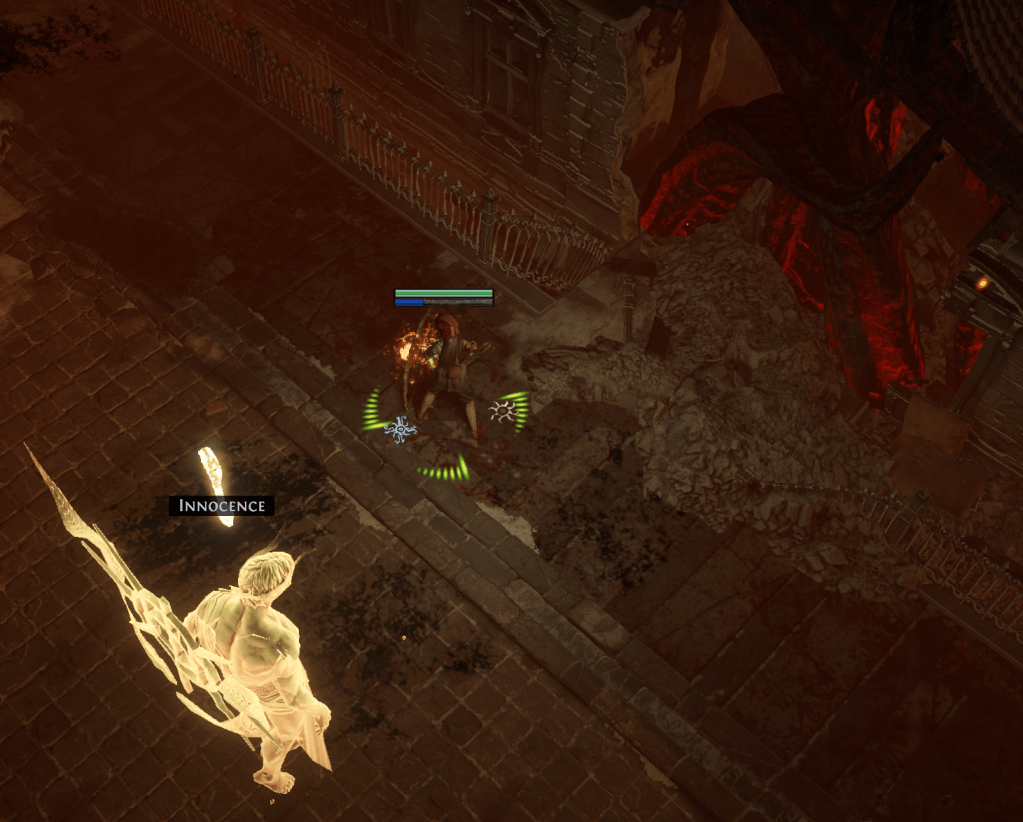Image resolution: width=1023 pixels, height=822 pixels.
Task: Click the Innocence name label
Action: [x=221, y=506]
